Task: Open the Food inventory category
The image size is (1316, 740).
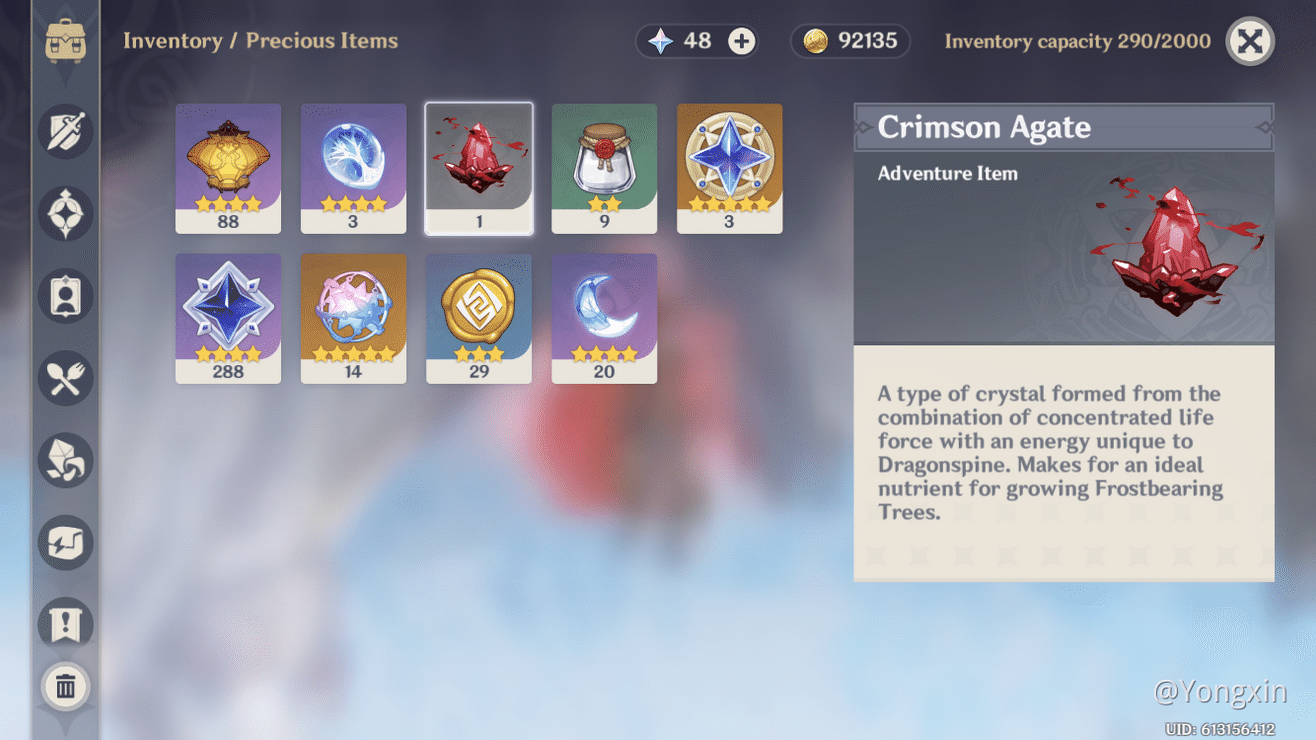Action: (65, 378)
